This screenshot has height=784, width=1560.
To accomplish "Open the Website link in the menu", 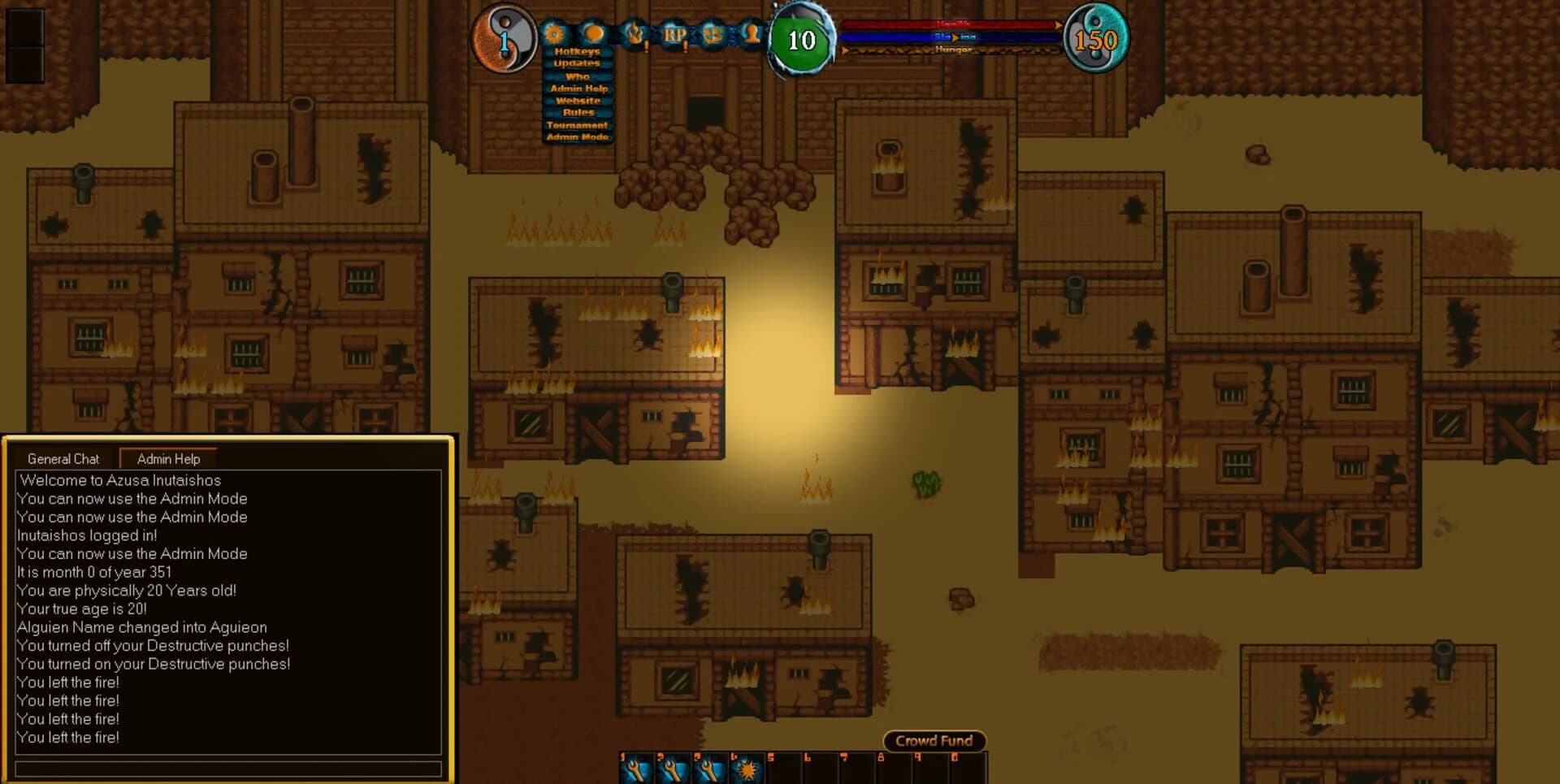I will (577, 100).
